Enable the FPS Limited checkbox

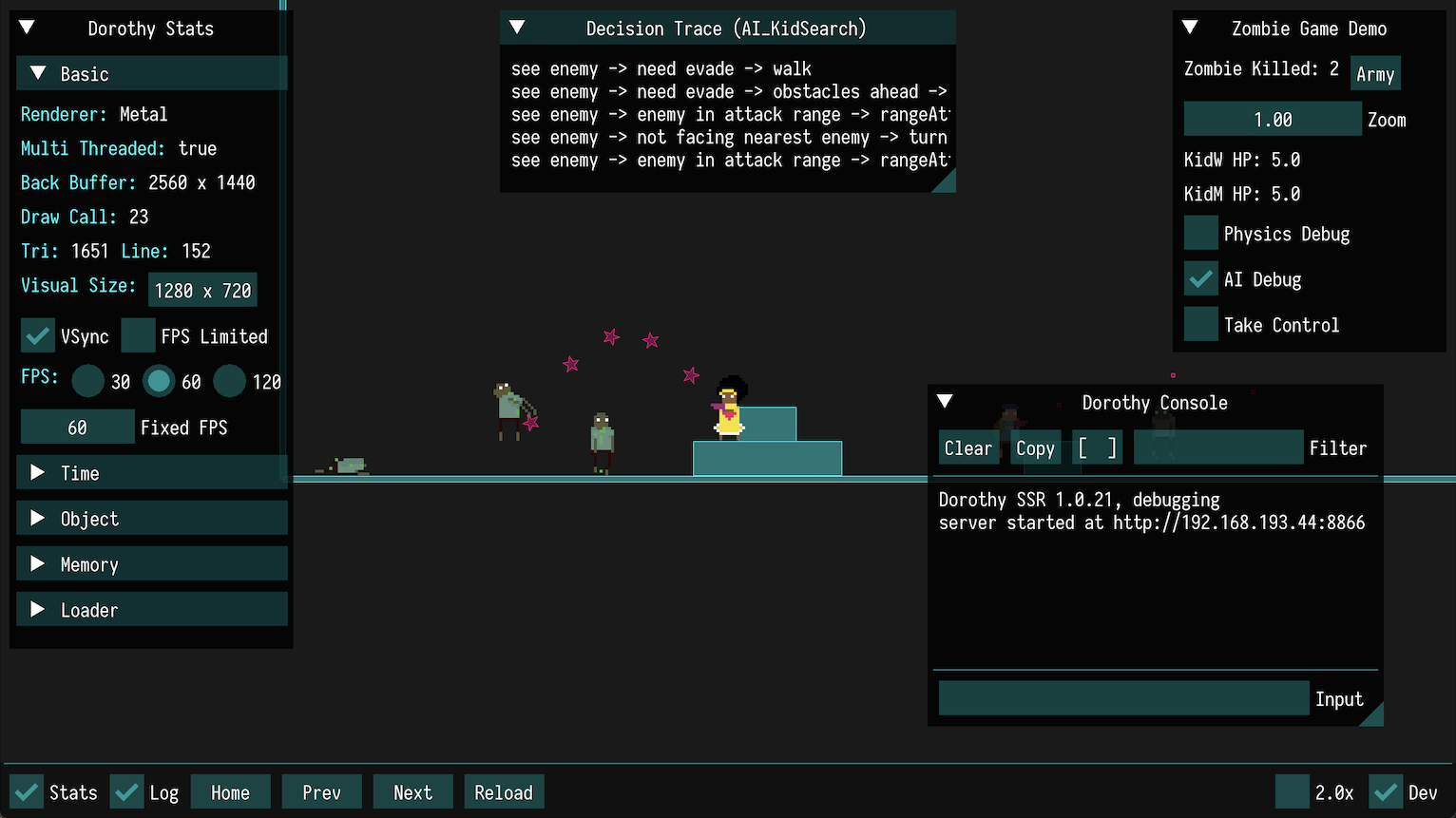point(139,336)
